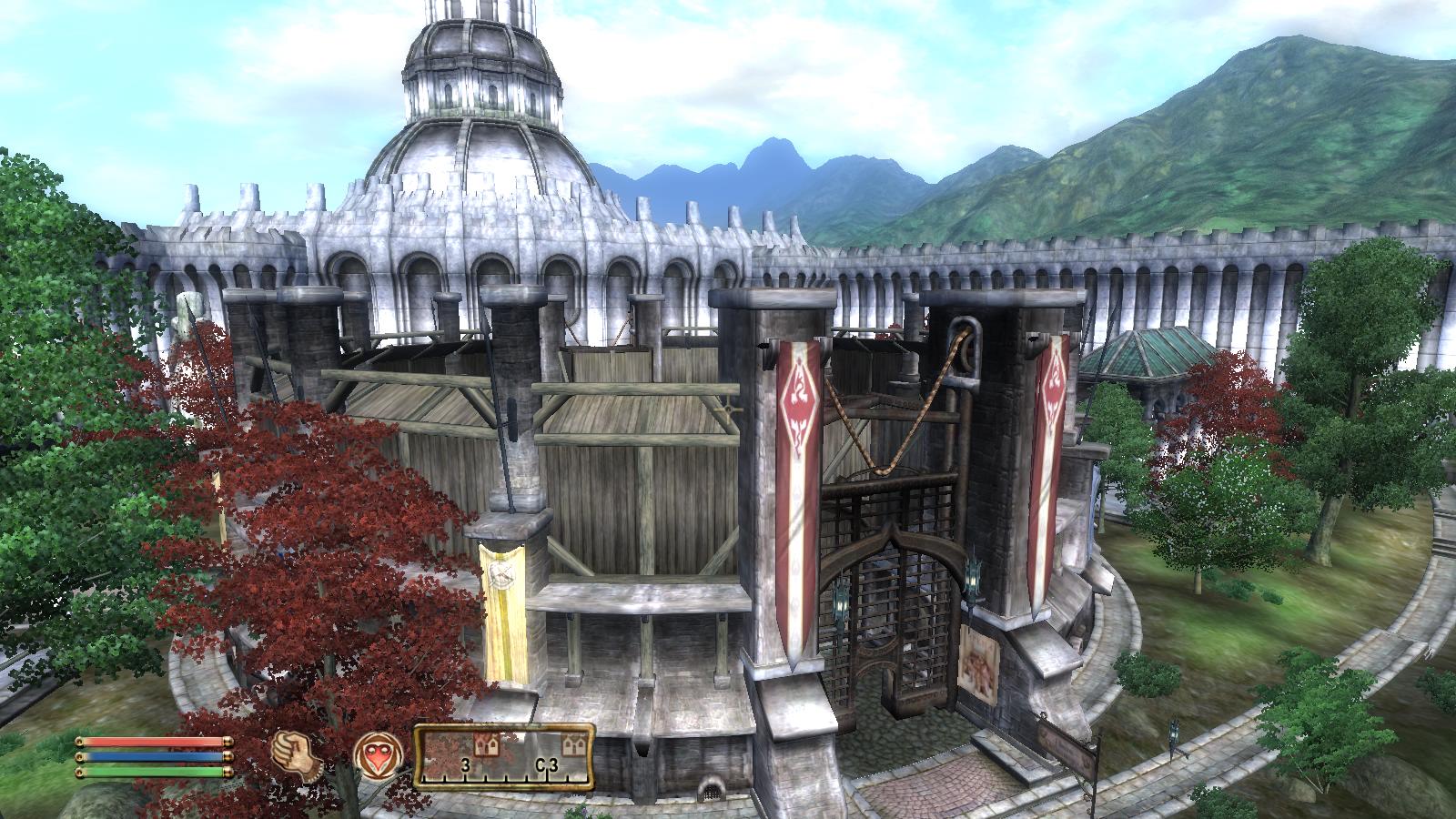Open the compass bar

(504, 754)
